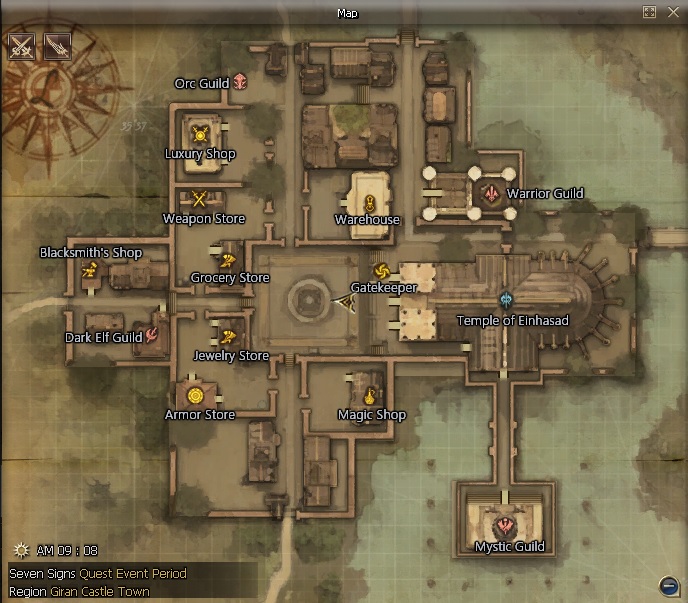Screen dimensions: 688x603
Task: Select the Magic Shop marker
Action: (x=371, y=395)
